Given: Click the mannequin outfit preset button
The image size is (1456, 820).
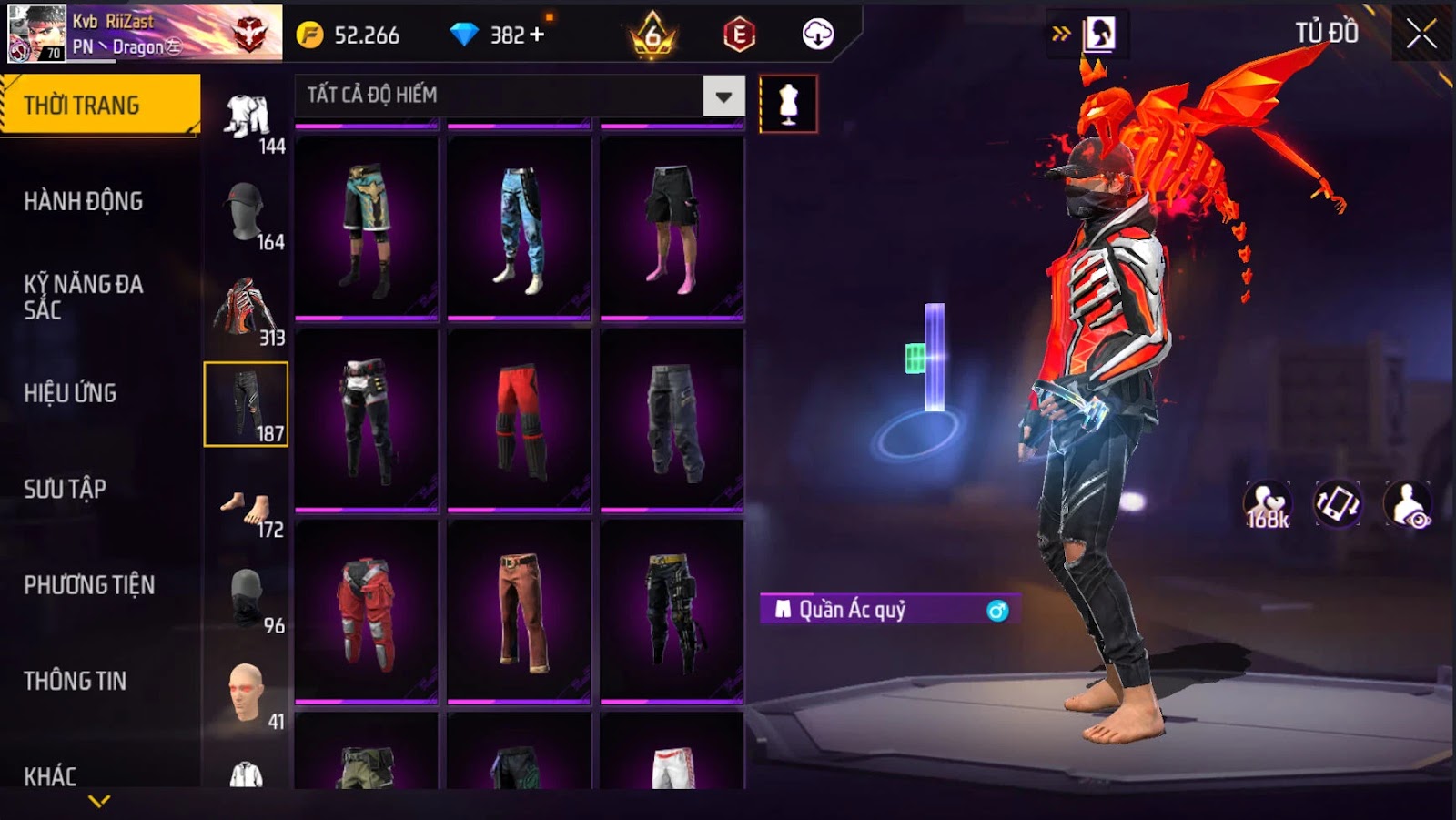Looking at the screenshot, I should coord(788,104).
